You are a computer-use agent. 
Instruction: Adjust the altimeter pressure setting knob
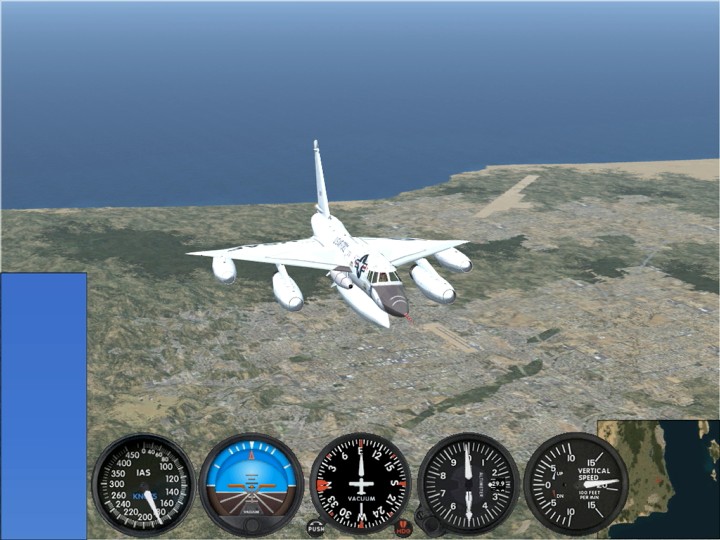click(428, 524)
